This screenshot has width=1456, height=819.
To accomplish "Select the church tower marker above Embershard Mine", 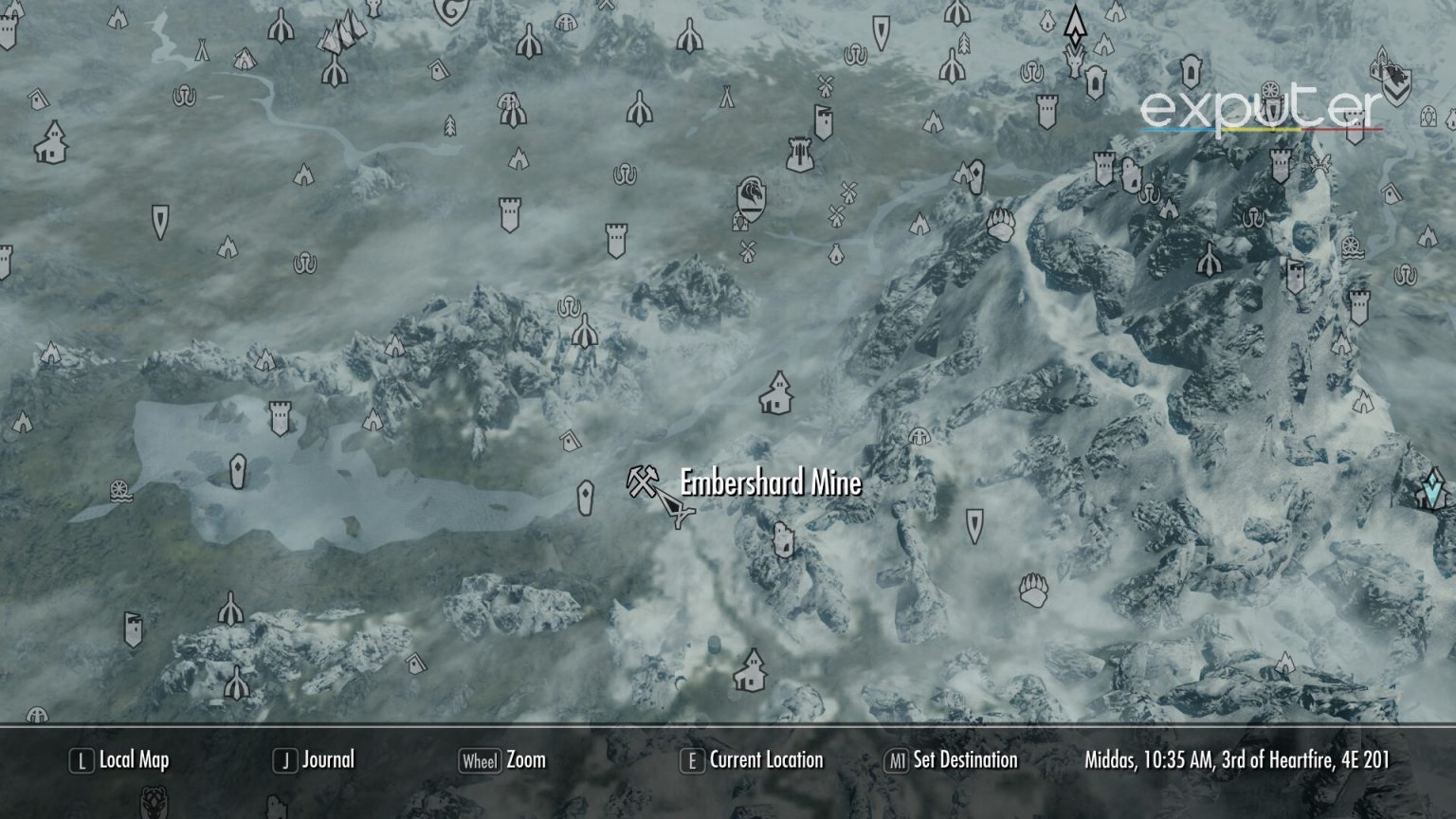I will [775, 396].
